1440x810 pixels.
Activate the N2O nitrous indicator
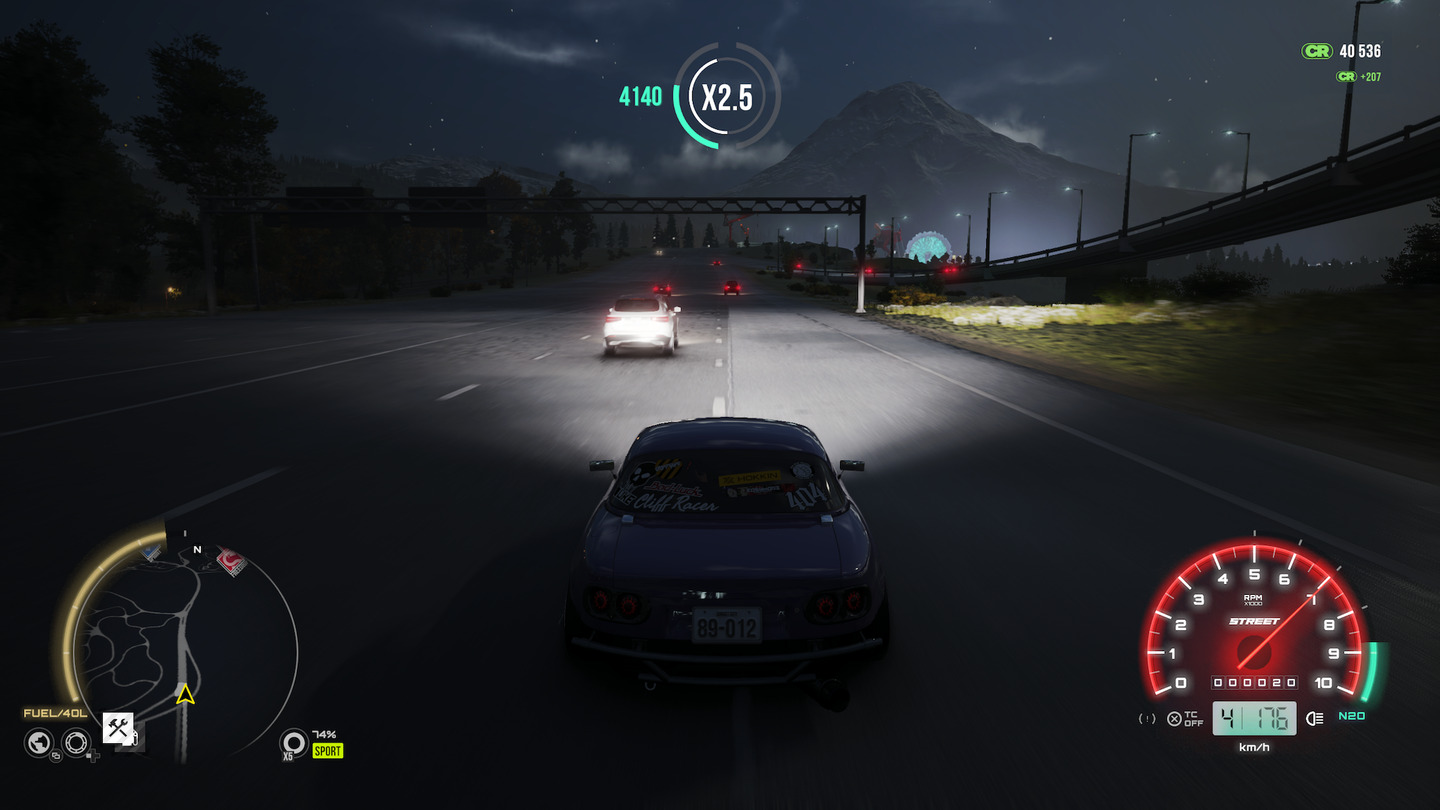tap(1352, 716)
